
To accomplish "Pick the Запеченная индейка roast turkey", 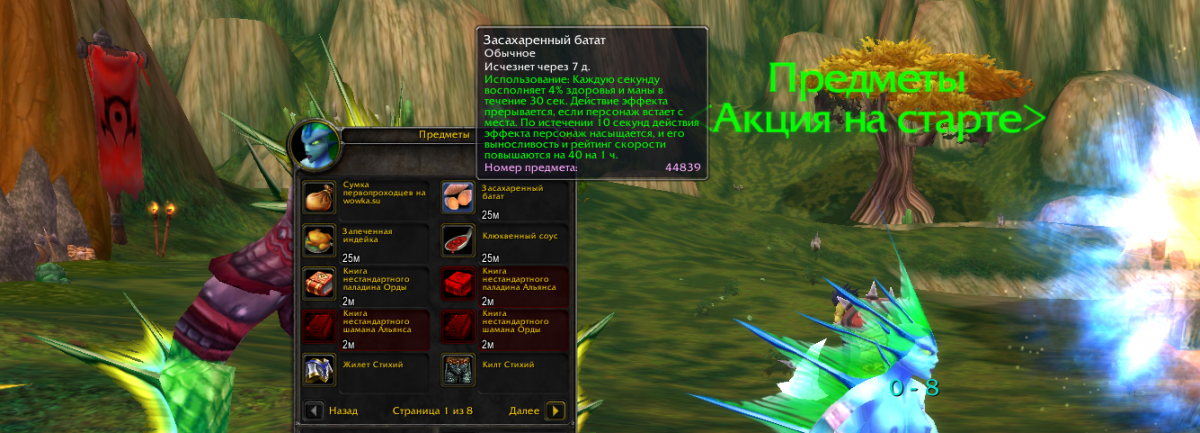I will coord(319,240).
